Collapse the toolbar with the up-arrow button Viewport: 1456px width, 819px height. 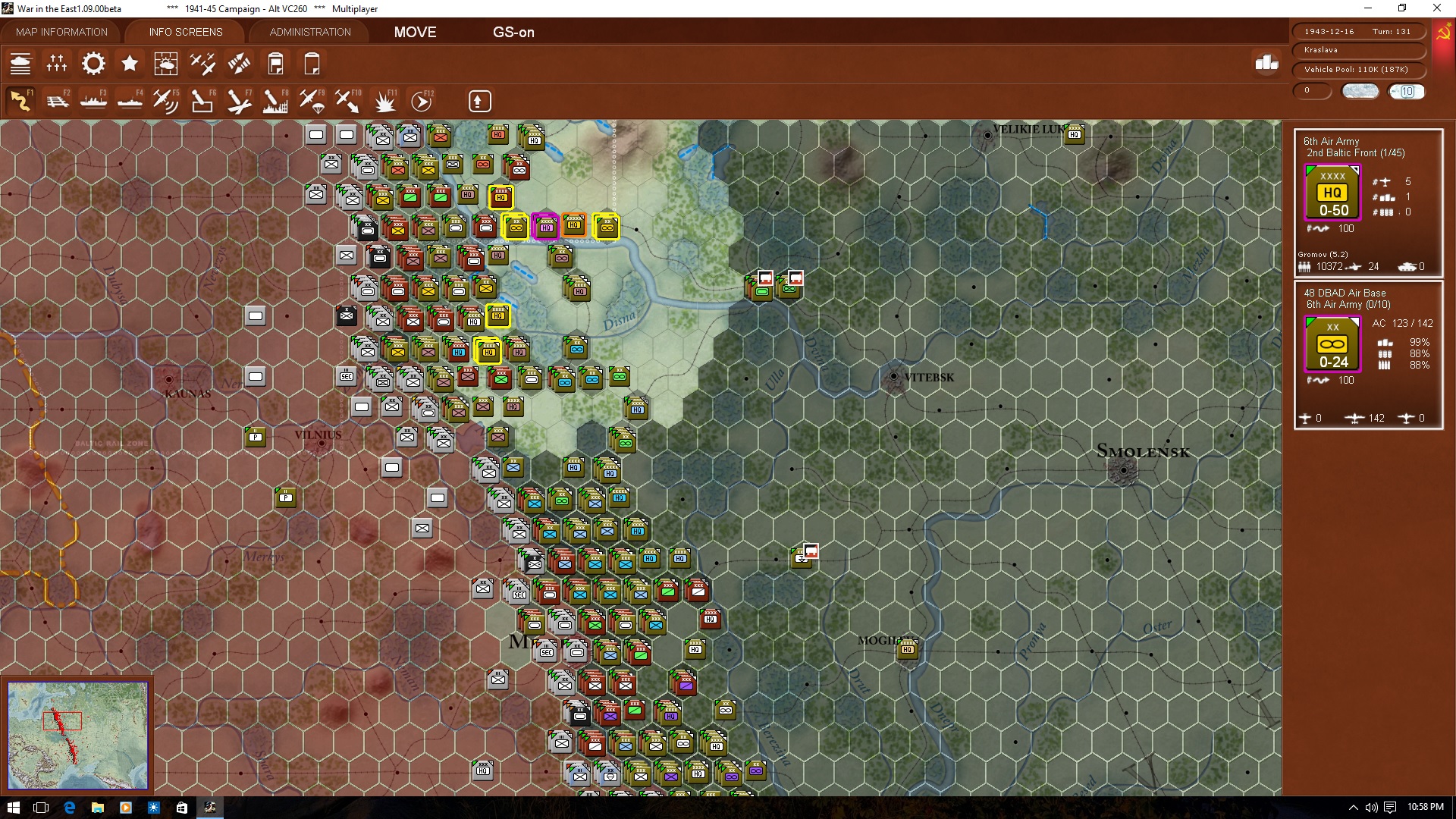[479, 101]
